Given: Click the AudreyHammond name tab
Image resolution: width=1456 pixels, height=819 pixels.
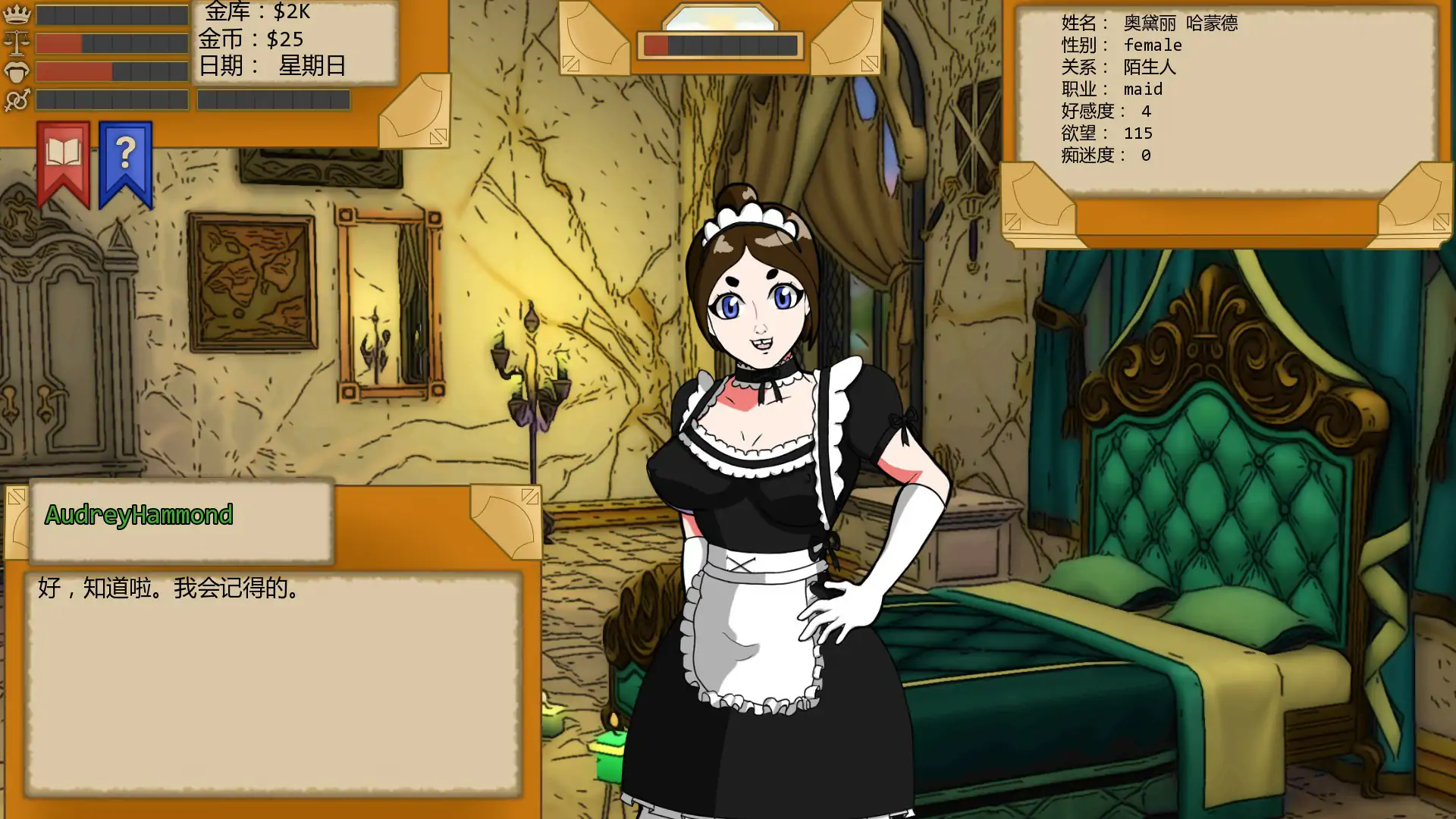Looking at the screenshot, I should (x=138, y=514).
